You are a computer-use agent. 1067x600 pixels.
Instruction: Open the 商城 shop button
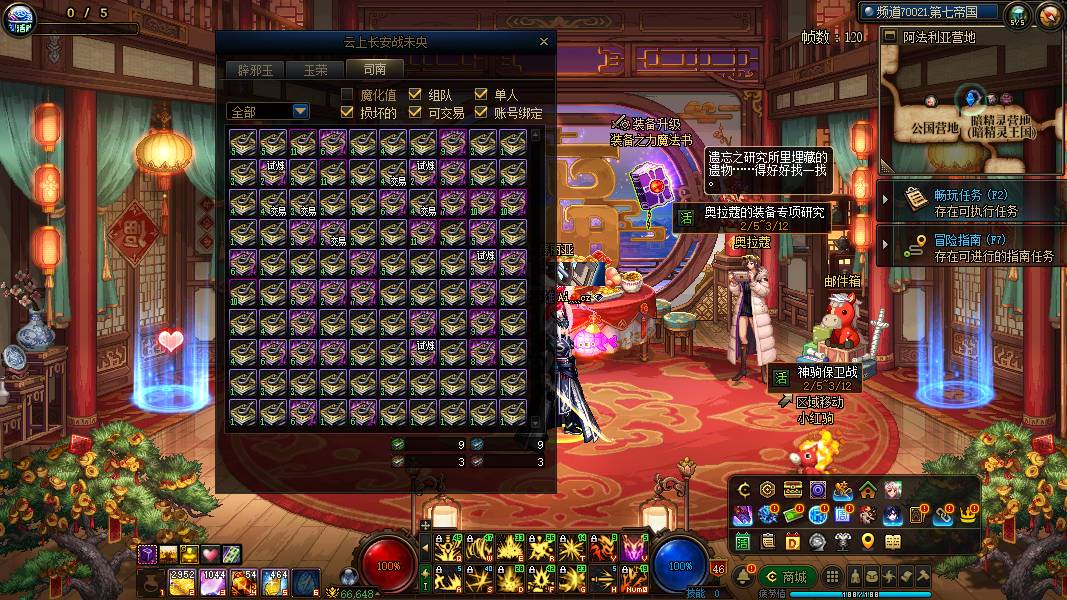[786, 577]
